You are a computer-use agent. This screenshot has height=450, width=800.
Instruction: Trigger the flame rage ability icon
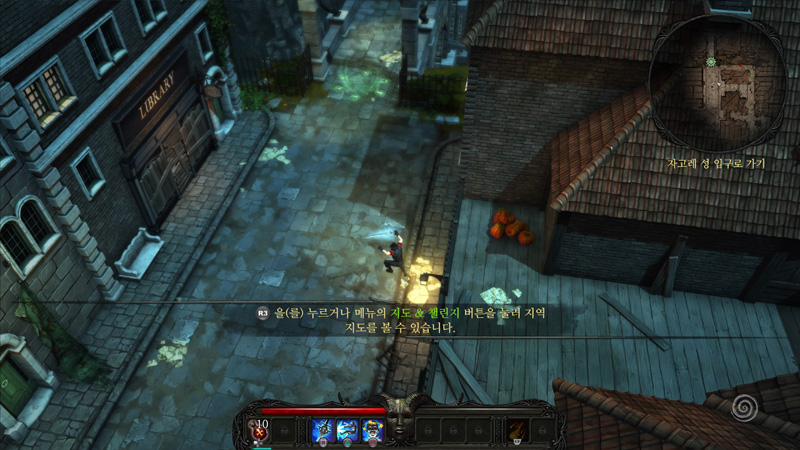tap(518, 431)
